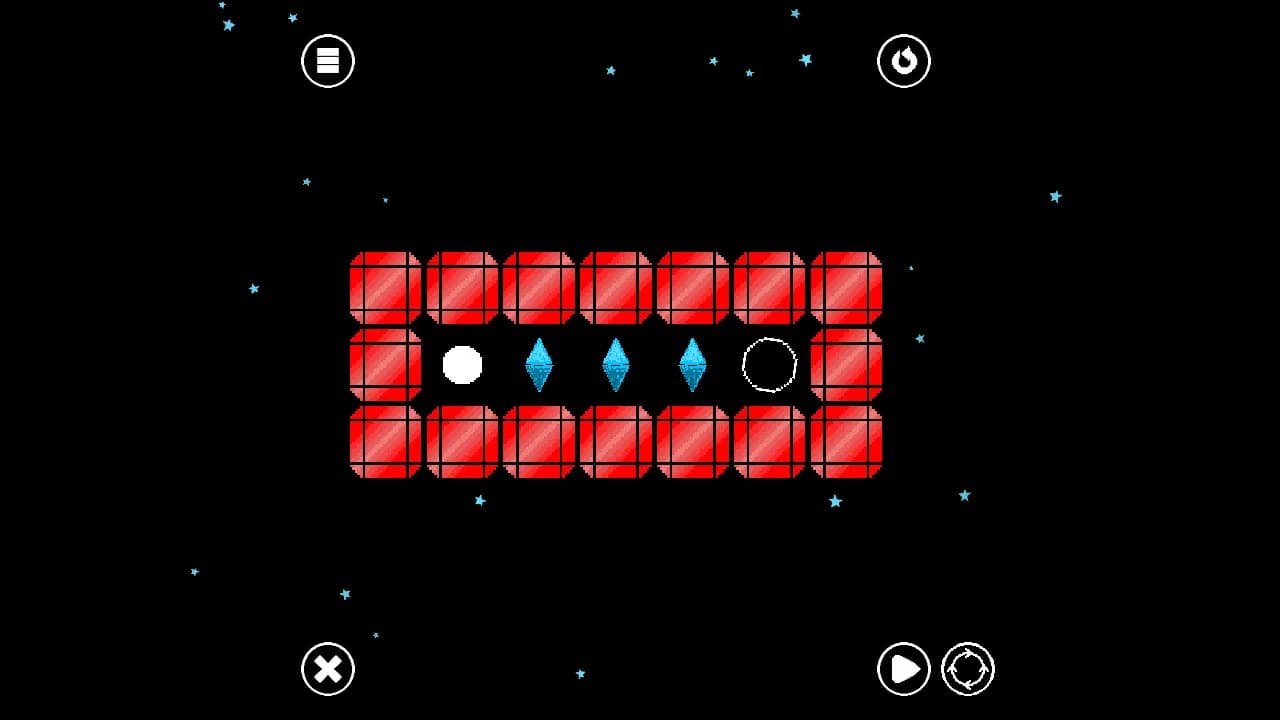
Task: Click the first blue crystal
Action: point(540,364)
